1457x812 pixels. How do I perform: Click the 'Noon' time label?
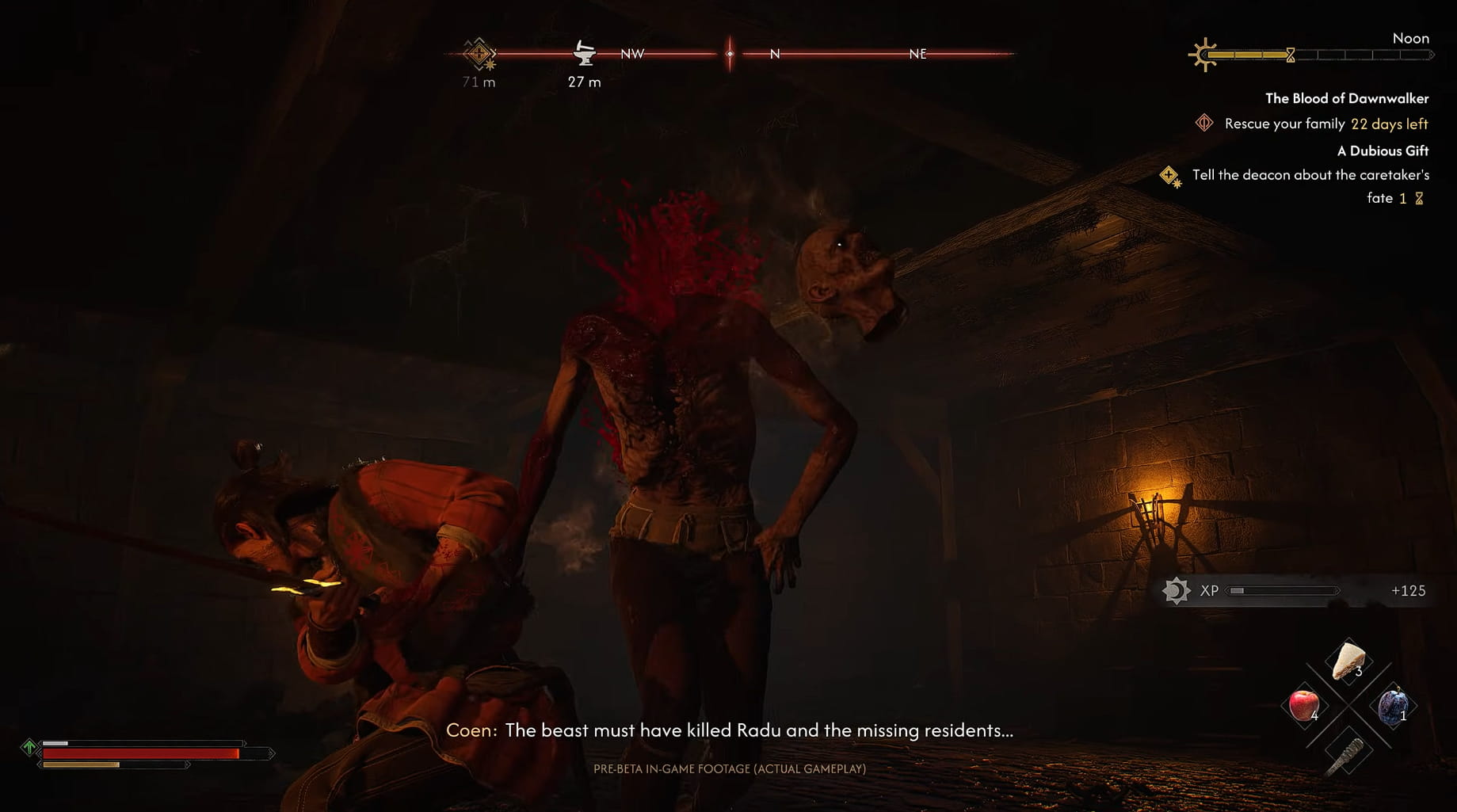[1411, 38]
